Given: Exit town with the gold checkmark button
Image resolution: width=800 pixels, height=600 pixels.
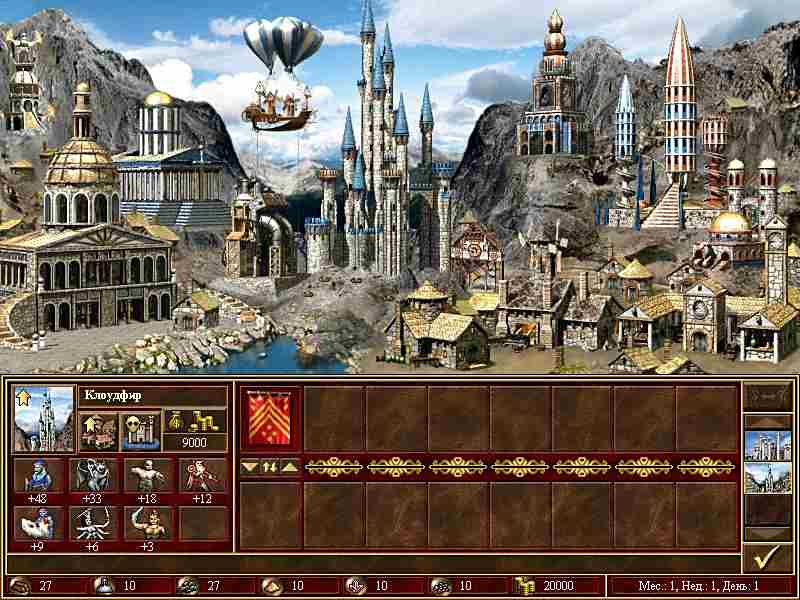Looking at the screenshot, I should tap(766, 557).
